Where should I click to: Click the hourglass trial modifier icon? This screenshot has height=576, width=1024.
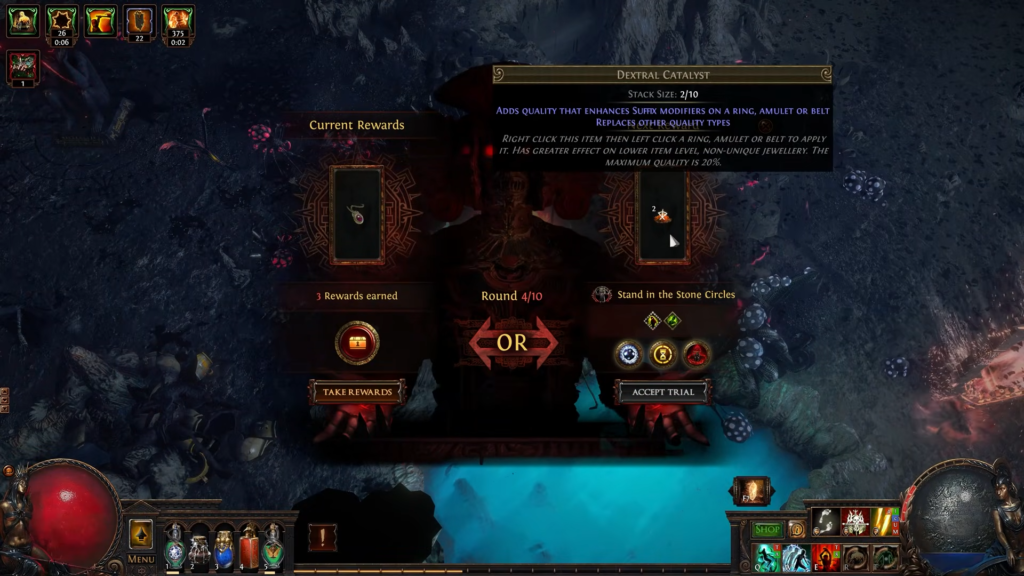(x=662, y=353)
